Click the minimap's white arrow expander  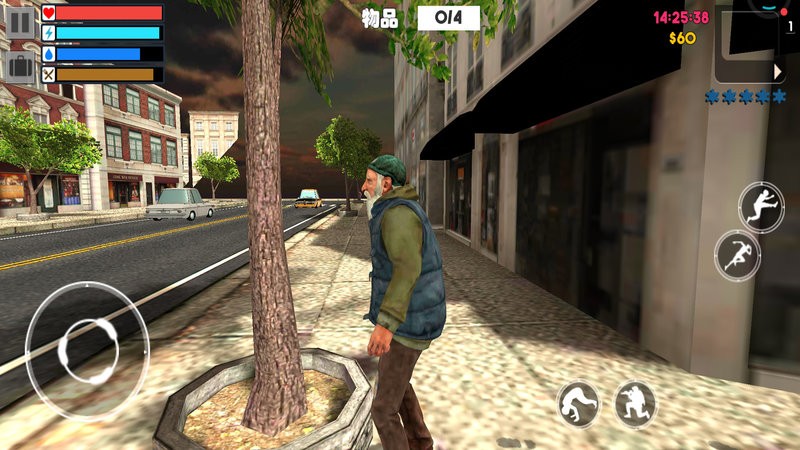coord(778,72)
